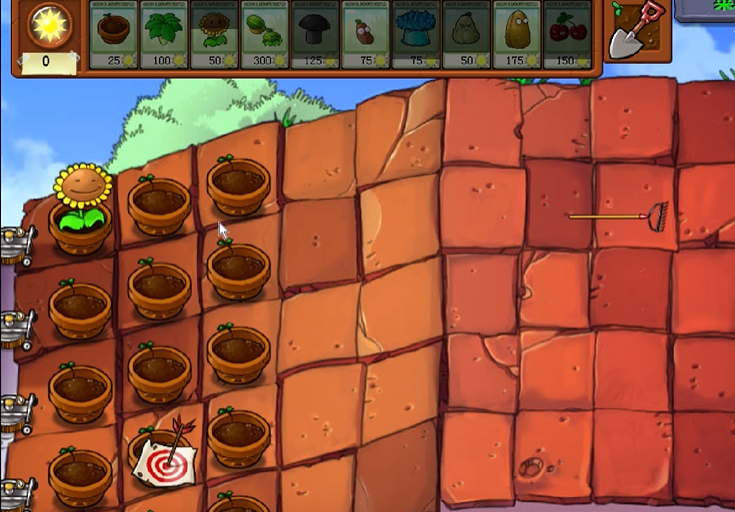Choose the Doom-shroom seed packet
The height and width of the screenshot is (512, 735).
(316, 36)
